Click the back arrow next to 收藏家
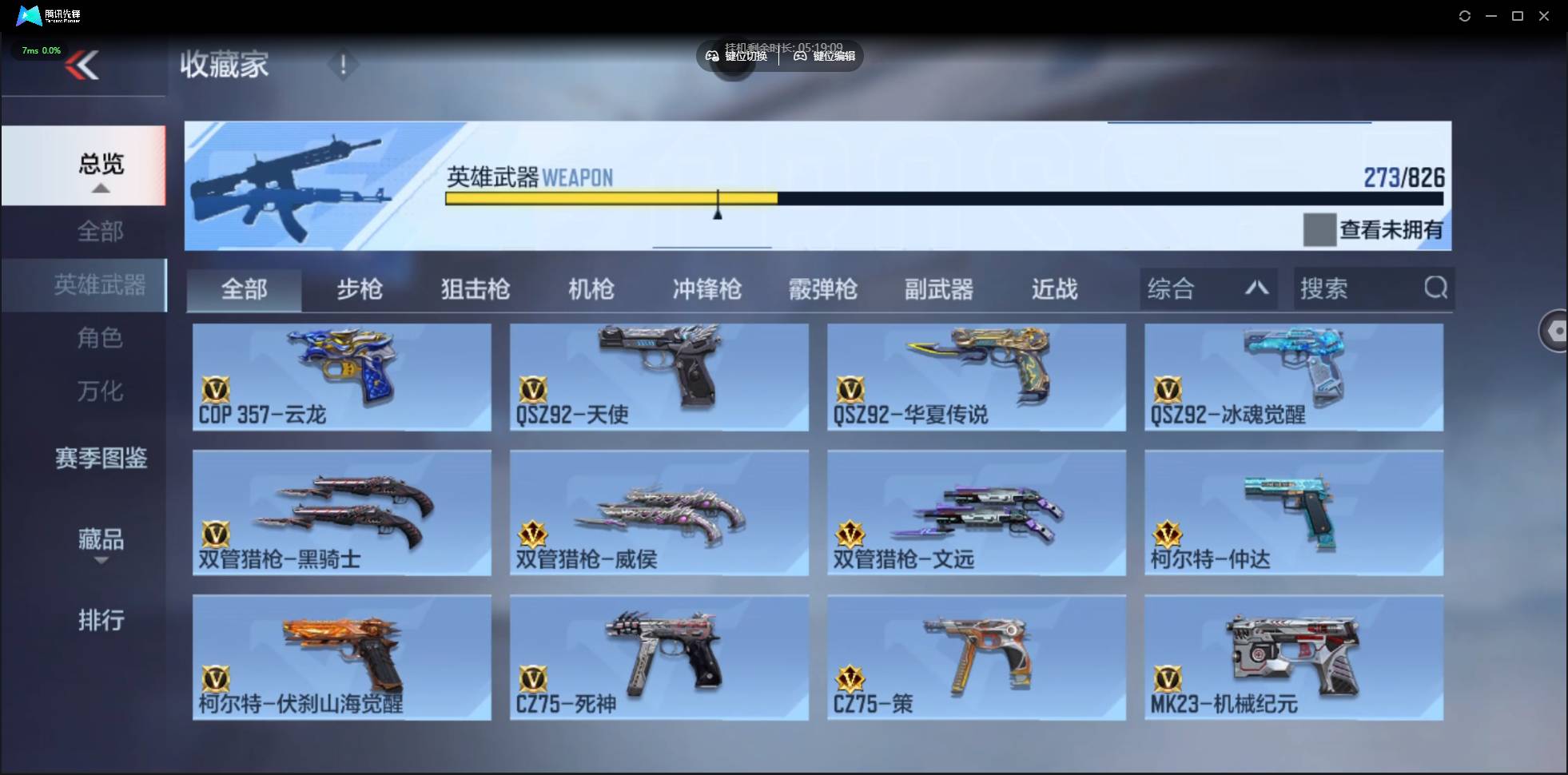The image size is (1568, 775). 82,64
